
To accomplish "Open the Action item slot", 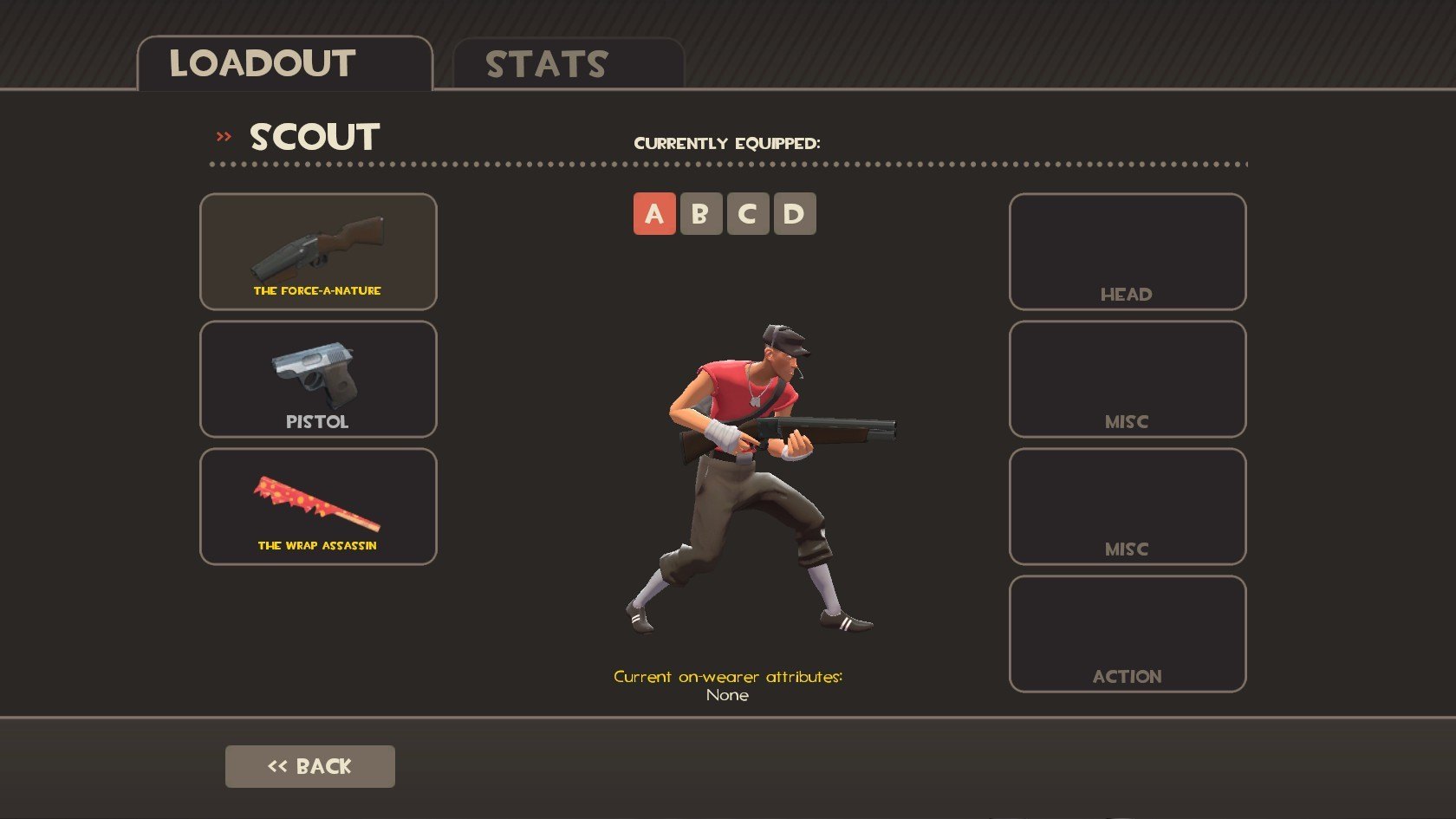I will tap(1127, 634).
